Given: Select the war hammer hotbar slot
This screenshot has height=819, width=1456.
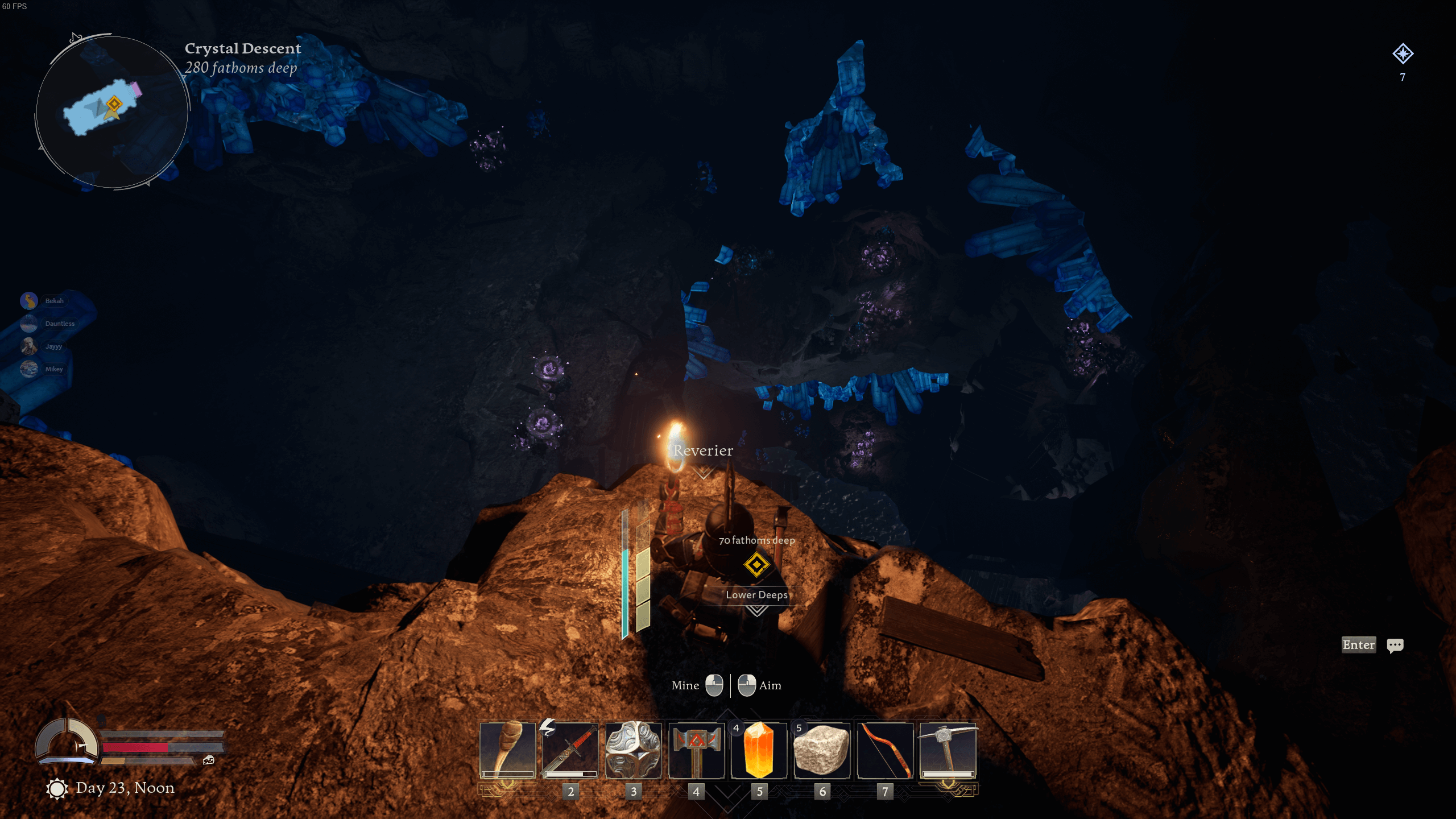Looking at the screenshot, I should [696, 750].
